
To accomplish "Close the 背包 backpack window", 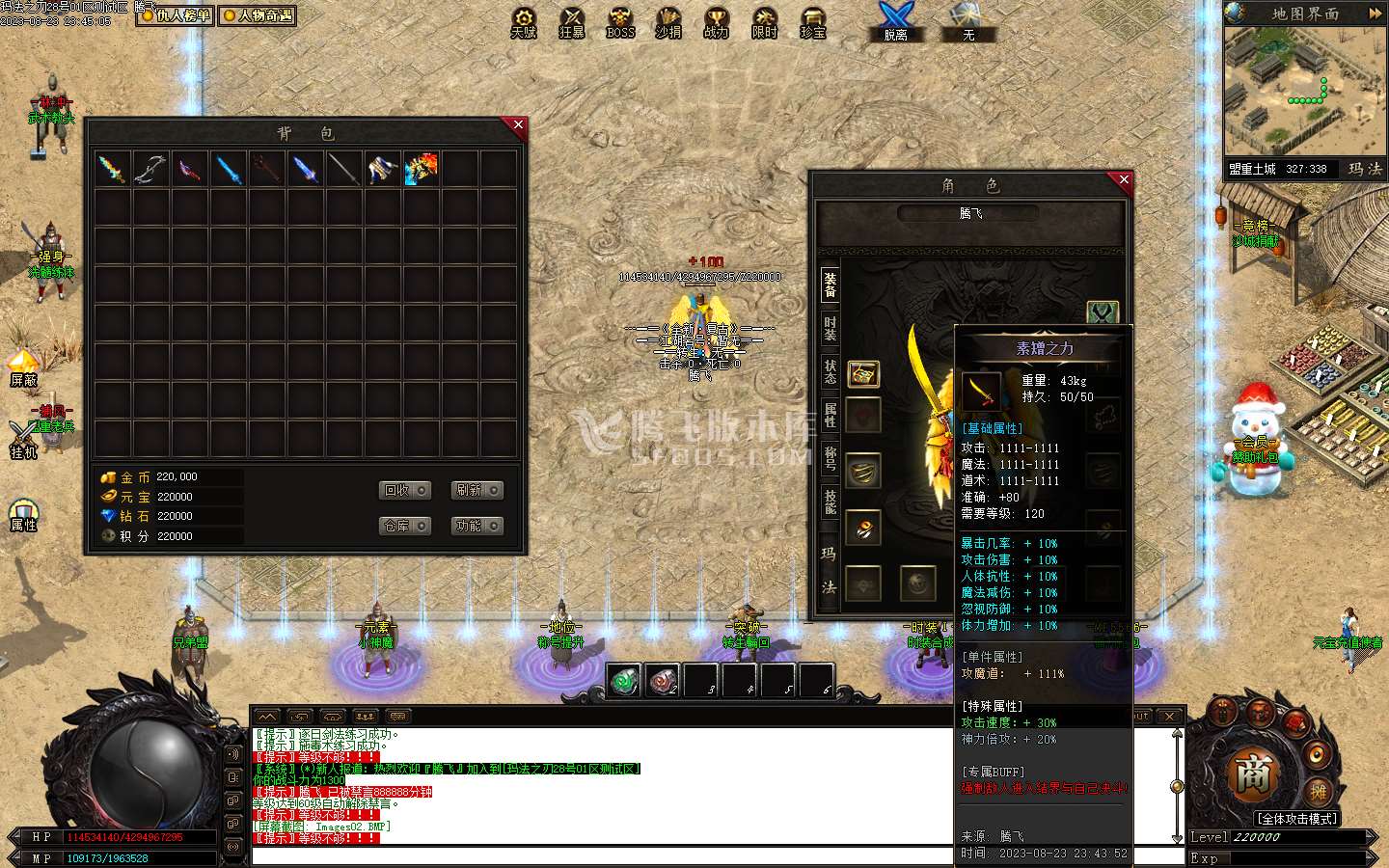I will (x=518, y=125).
